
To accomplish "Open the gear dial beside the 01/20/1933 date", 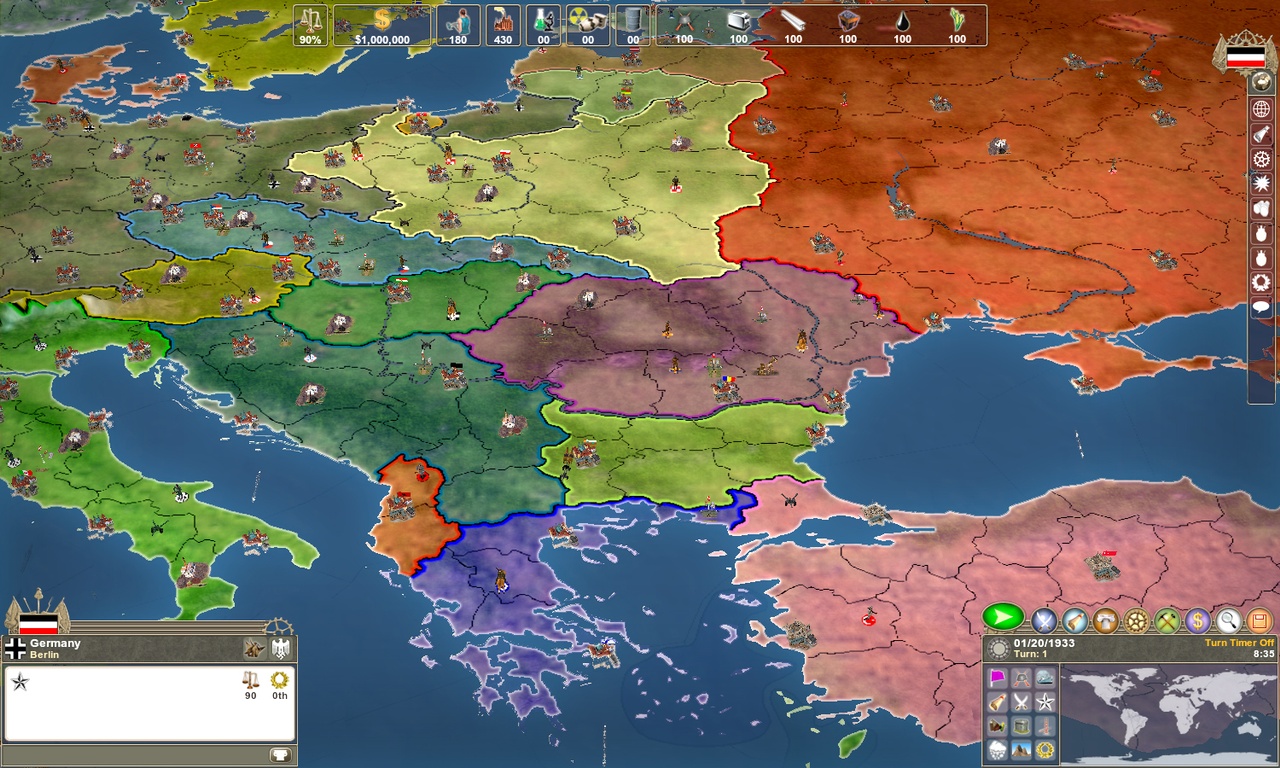I will click(999, 646).
